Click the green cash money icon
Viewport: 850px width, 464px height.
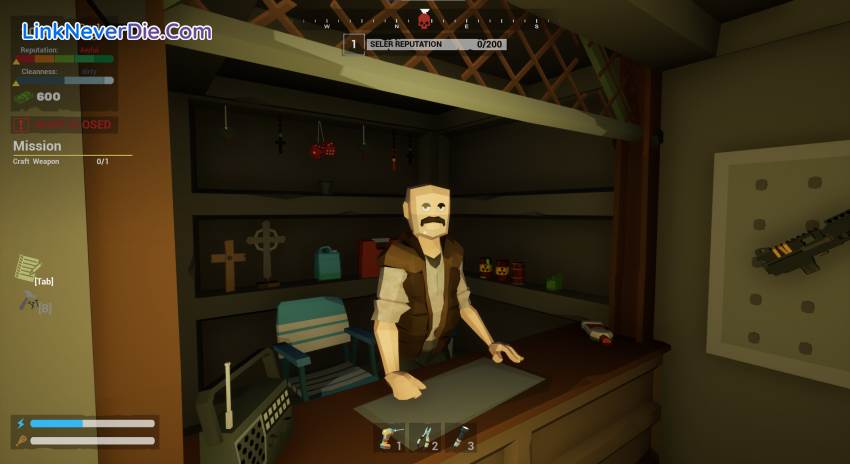pyautogui.click(x=23, y=97)
